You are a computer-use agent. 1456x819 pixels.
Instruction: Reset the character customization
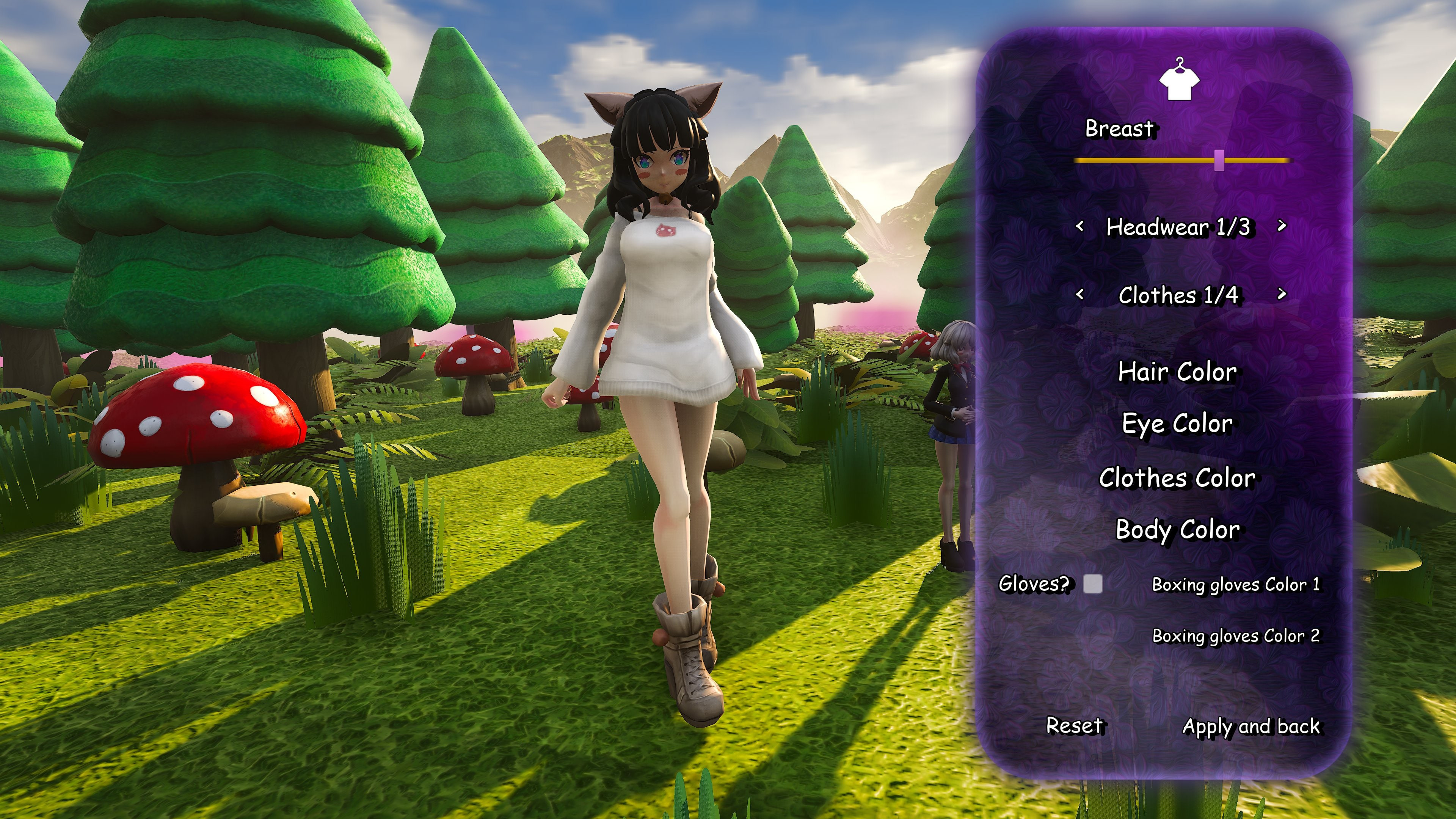click(x=1074, y=725)
